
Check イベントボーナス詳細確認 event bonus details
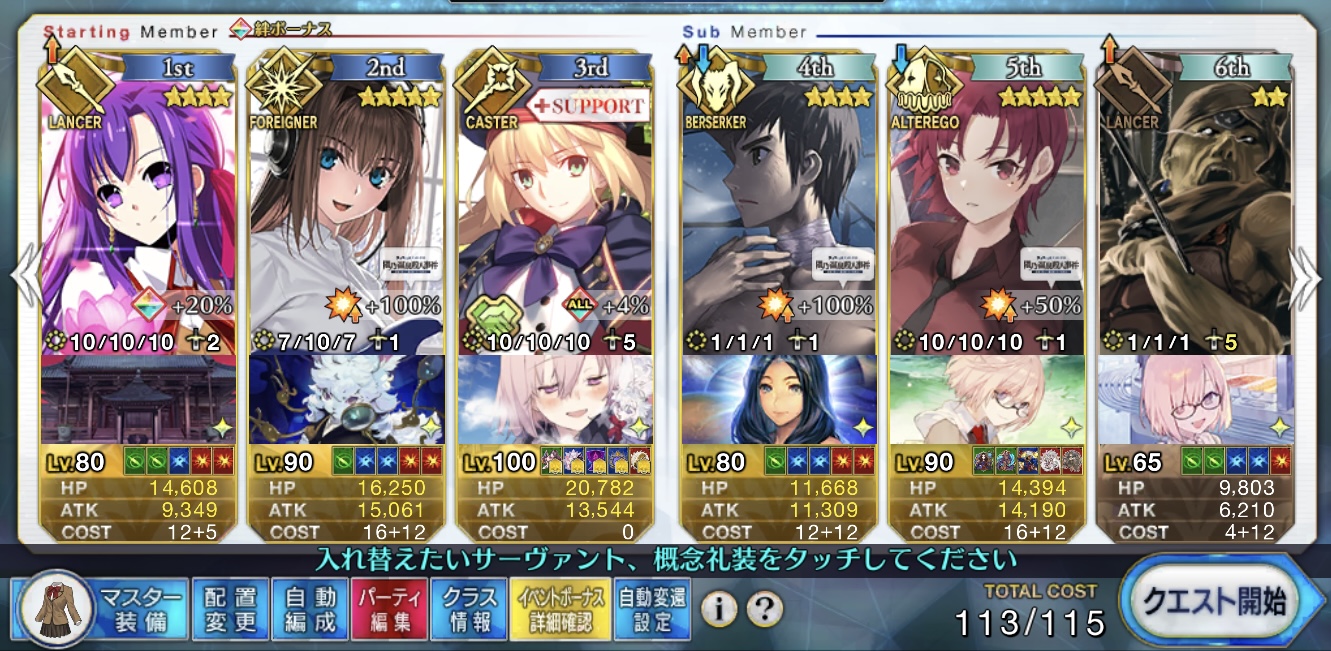[x=560, y=608]
